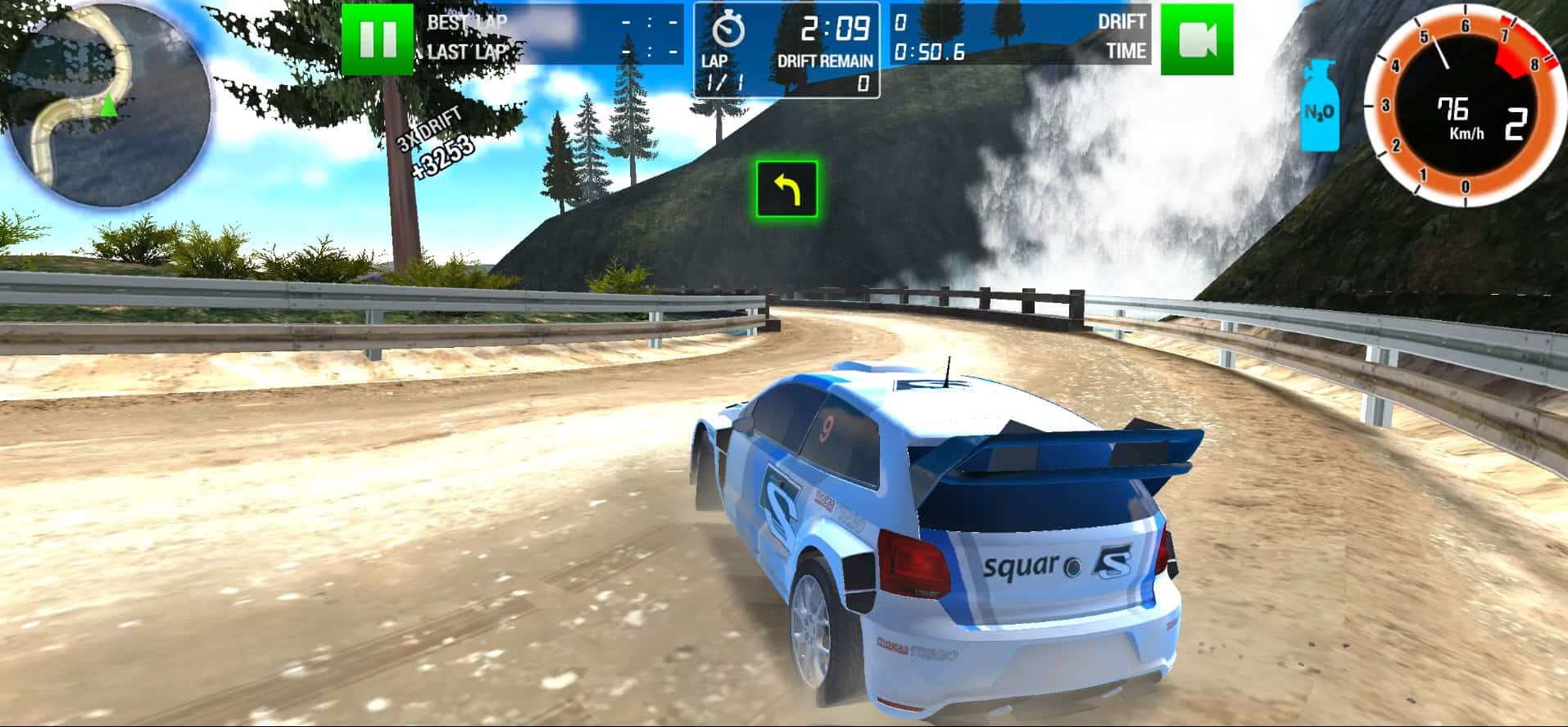The height and width of the screenshot is (727, 1568).
Task: Tap the red redline zone on the tachometer
Action: 1520,45
